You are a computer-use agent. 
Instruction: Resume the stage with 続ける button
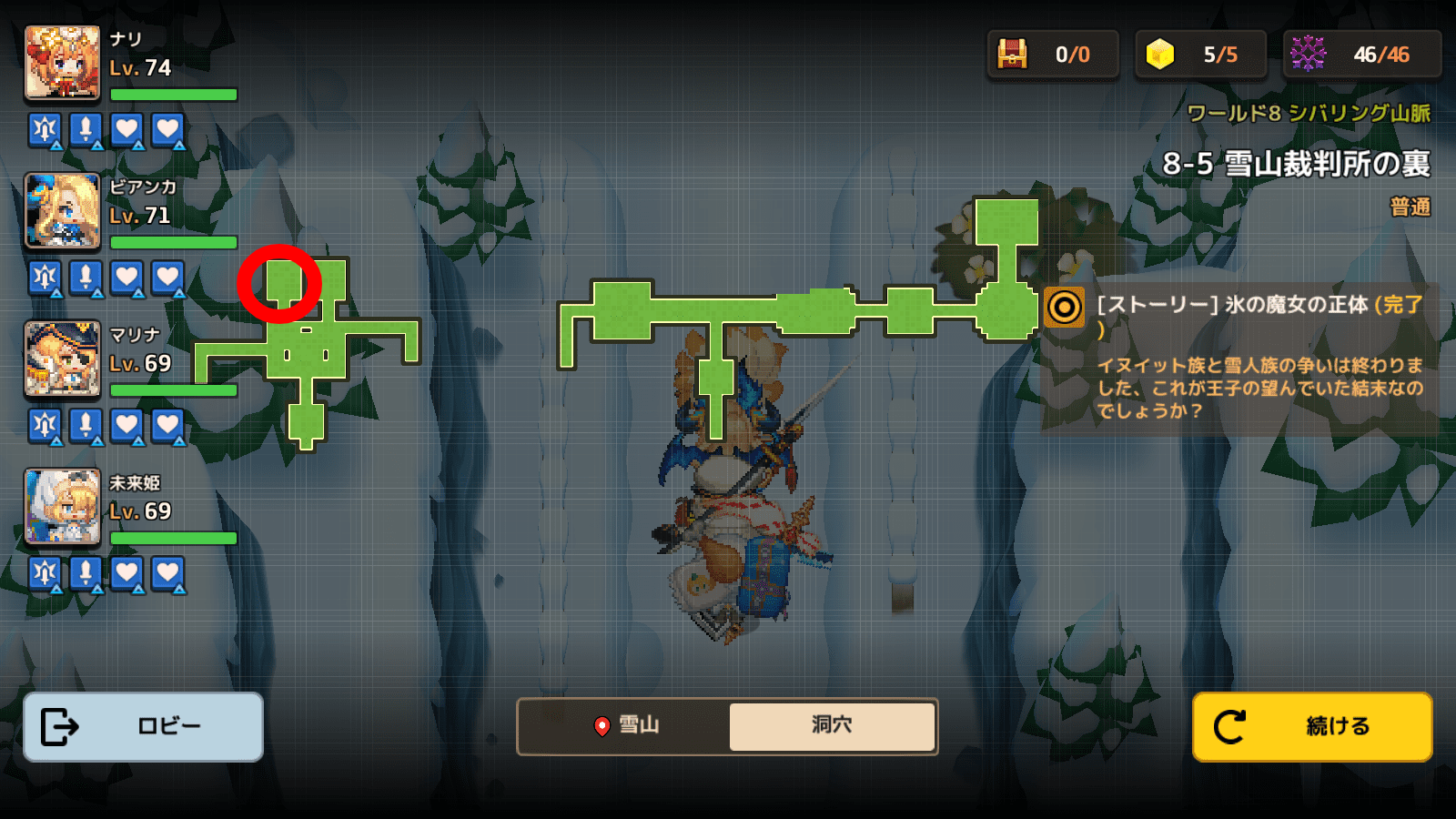[x=1312, y=726]
